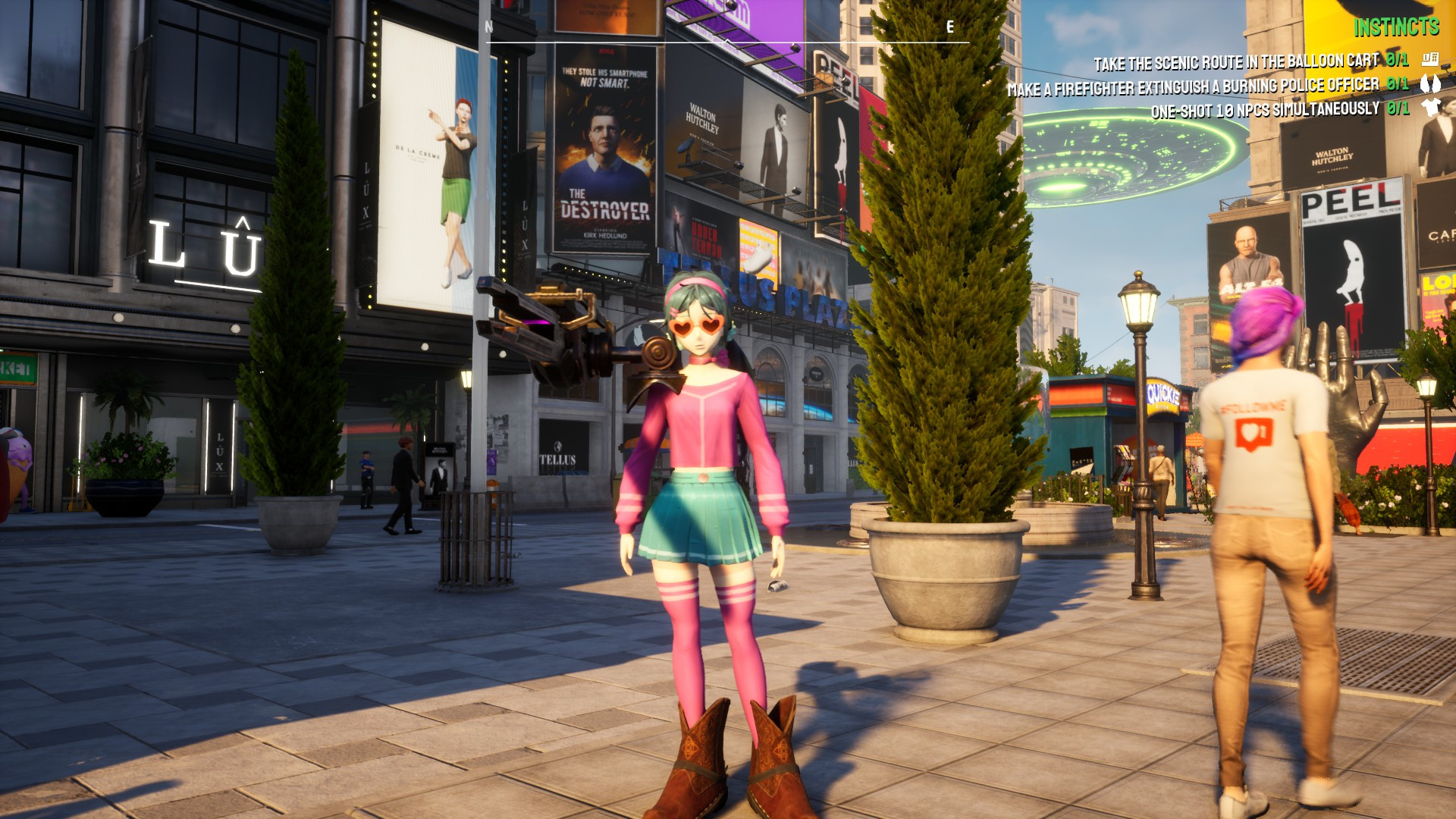
Task: Click the heart-shaped sunglasses on the character
Action: 696,328
